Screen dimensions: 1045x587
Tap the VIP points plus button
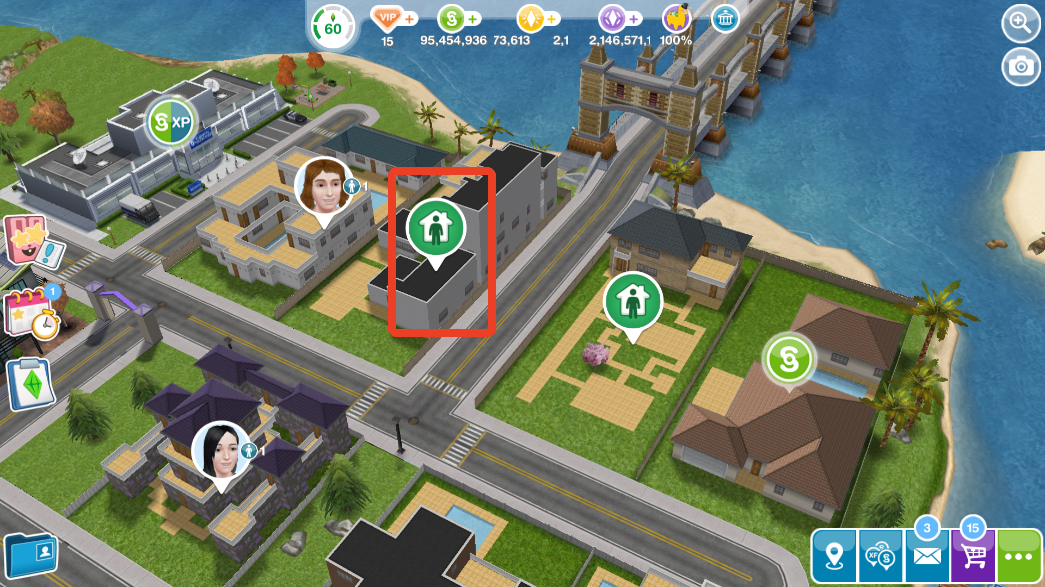pyautogui.click(x=410, y=19)
